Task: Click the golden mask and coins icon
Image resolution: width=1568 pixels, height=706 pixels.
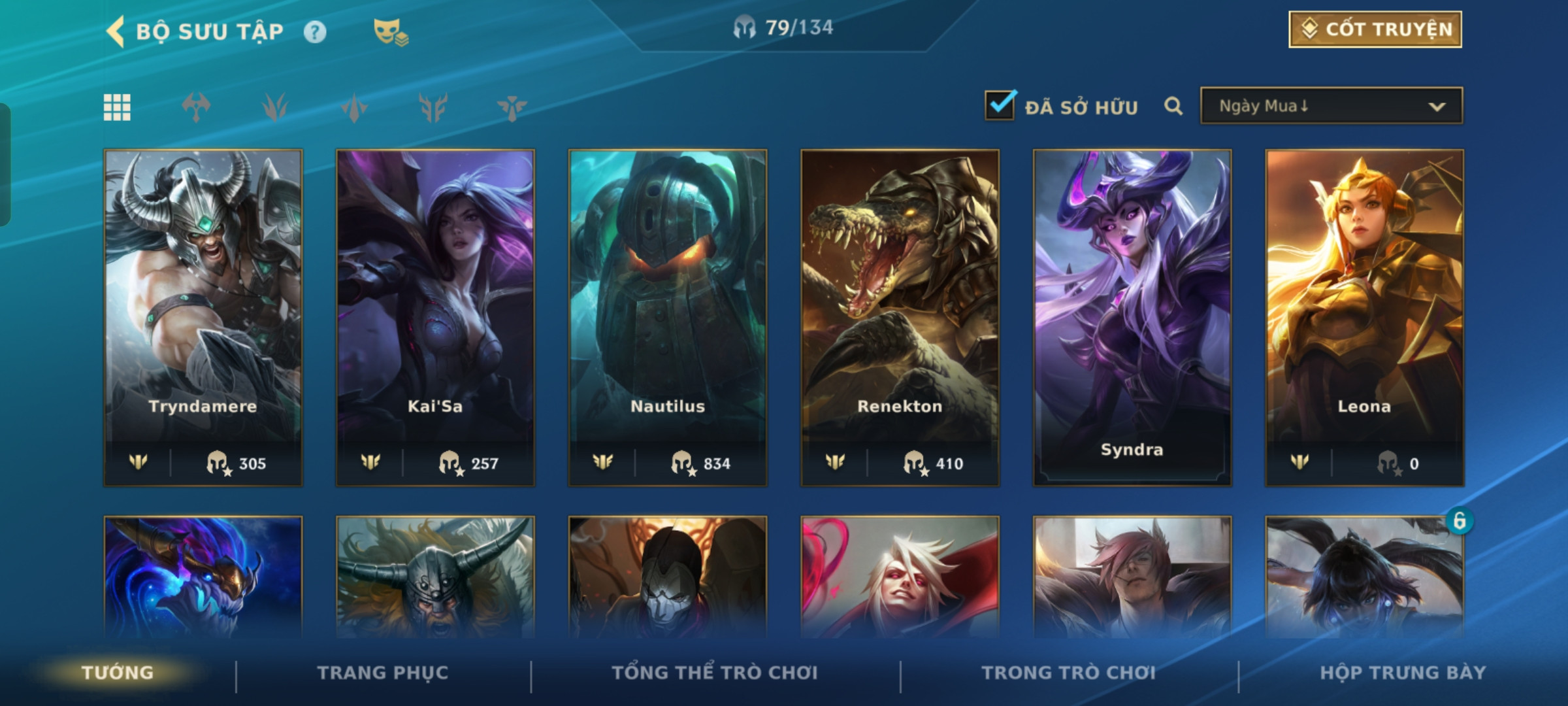Action: (x=390, y=32)
